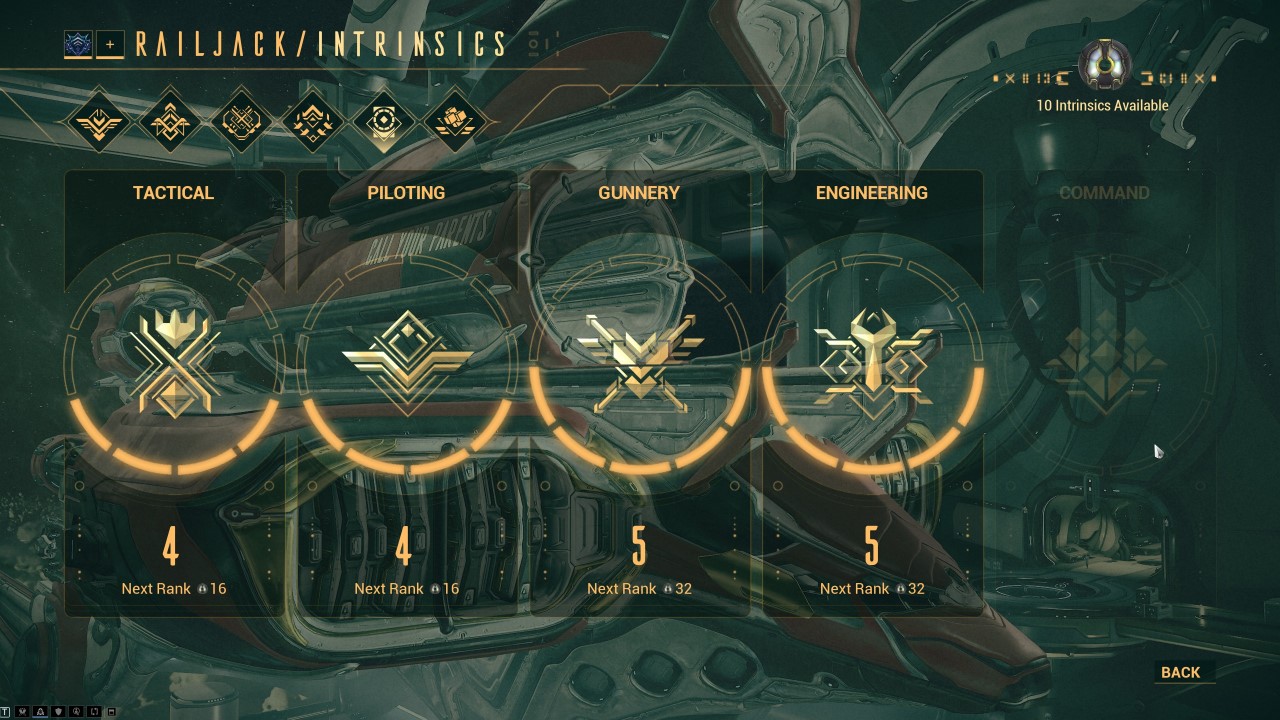The width and height of the screenshot is (1280, 720).
Task: Click the Back button
Action: [1182, 672]
